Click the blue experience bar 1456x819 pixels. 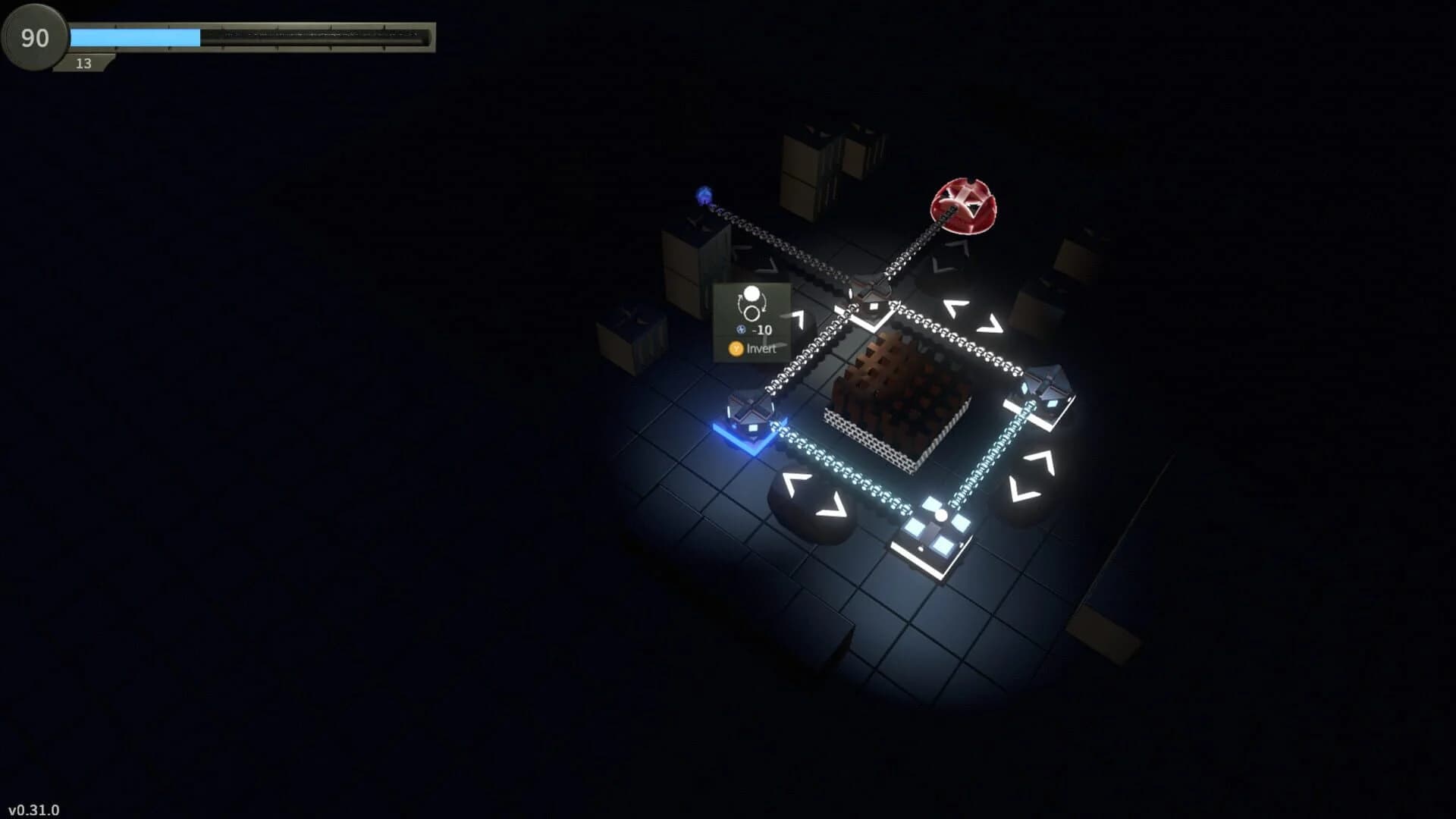pos(136,35)
